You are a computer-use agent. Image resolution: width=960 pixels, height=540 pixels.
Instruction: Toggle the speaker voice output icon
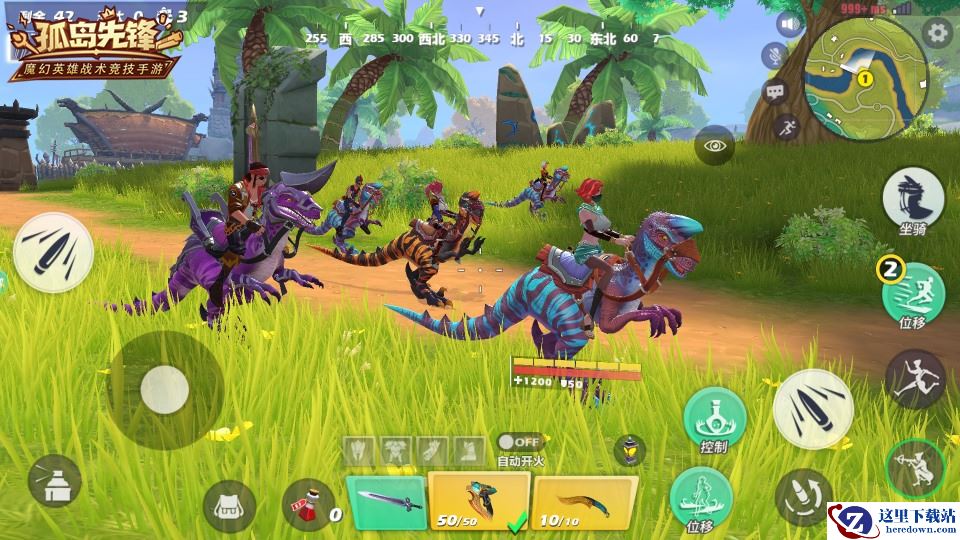pos(790,24)
